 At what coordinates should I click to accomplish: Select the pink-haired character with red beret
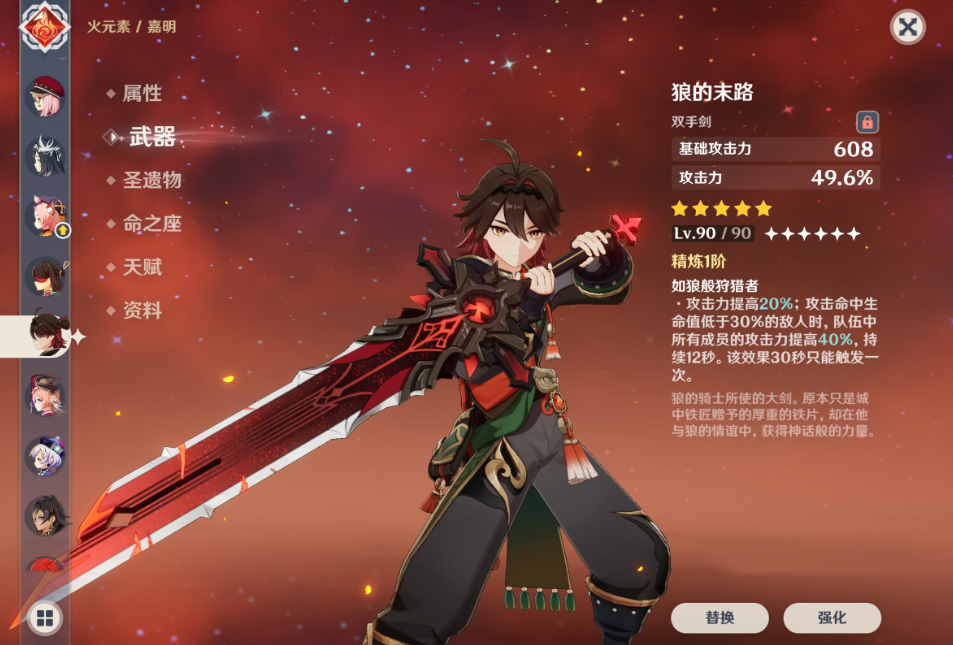(x=45, y=98)
